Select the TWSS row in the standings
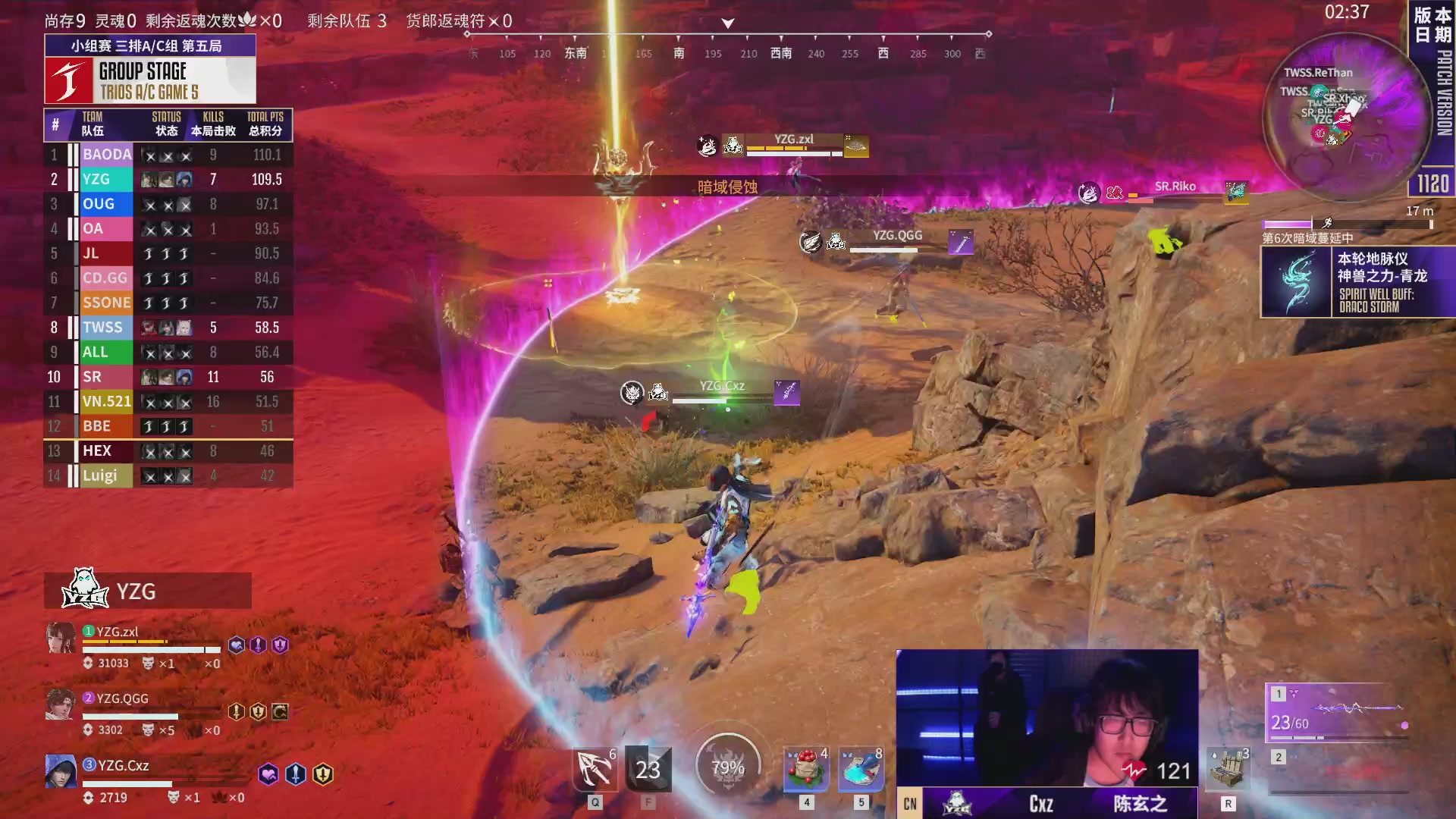 [x=168, y=327]
